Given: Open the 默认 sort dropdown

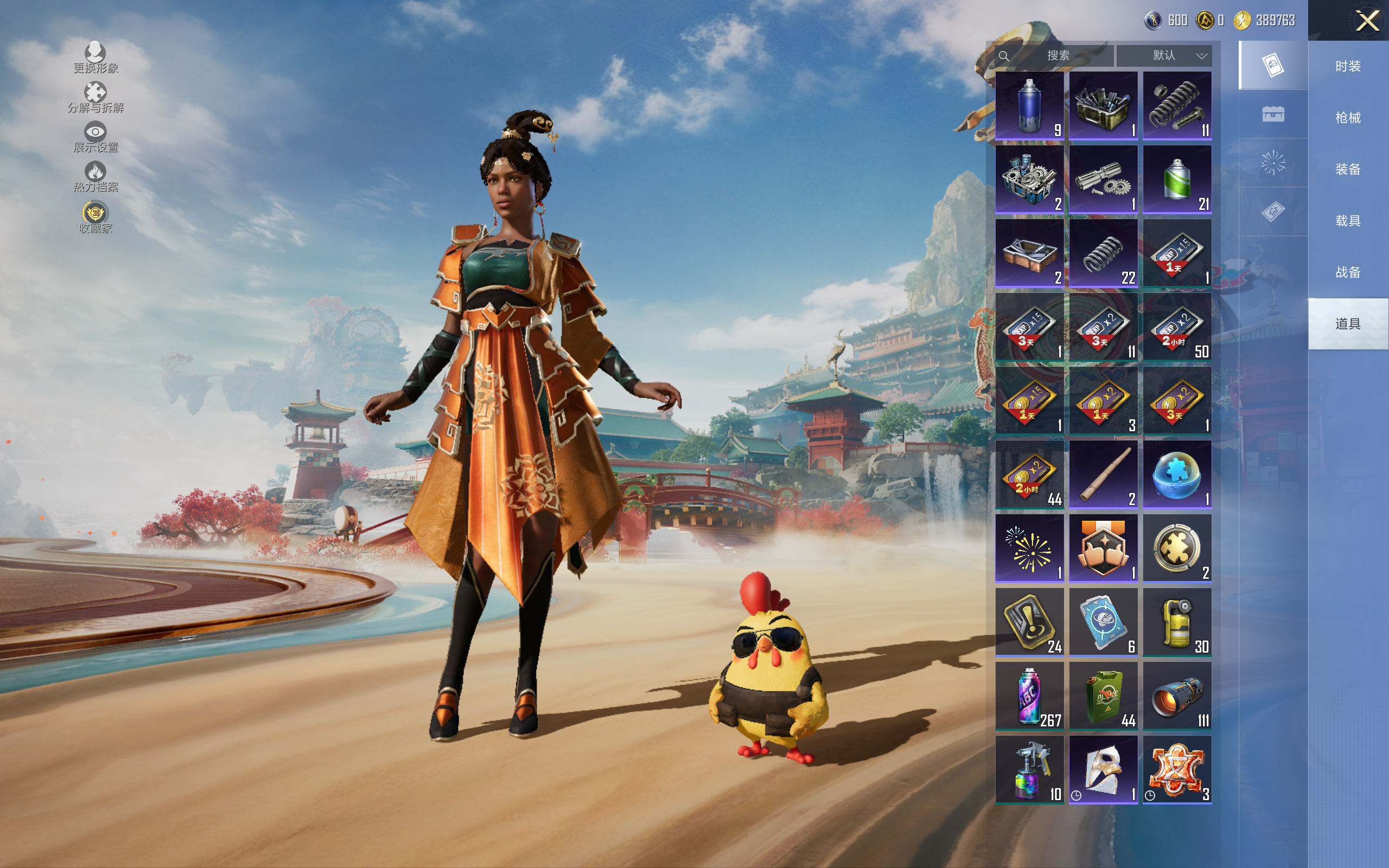Looking at the screenshot, I should [1164, 56].
